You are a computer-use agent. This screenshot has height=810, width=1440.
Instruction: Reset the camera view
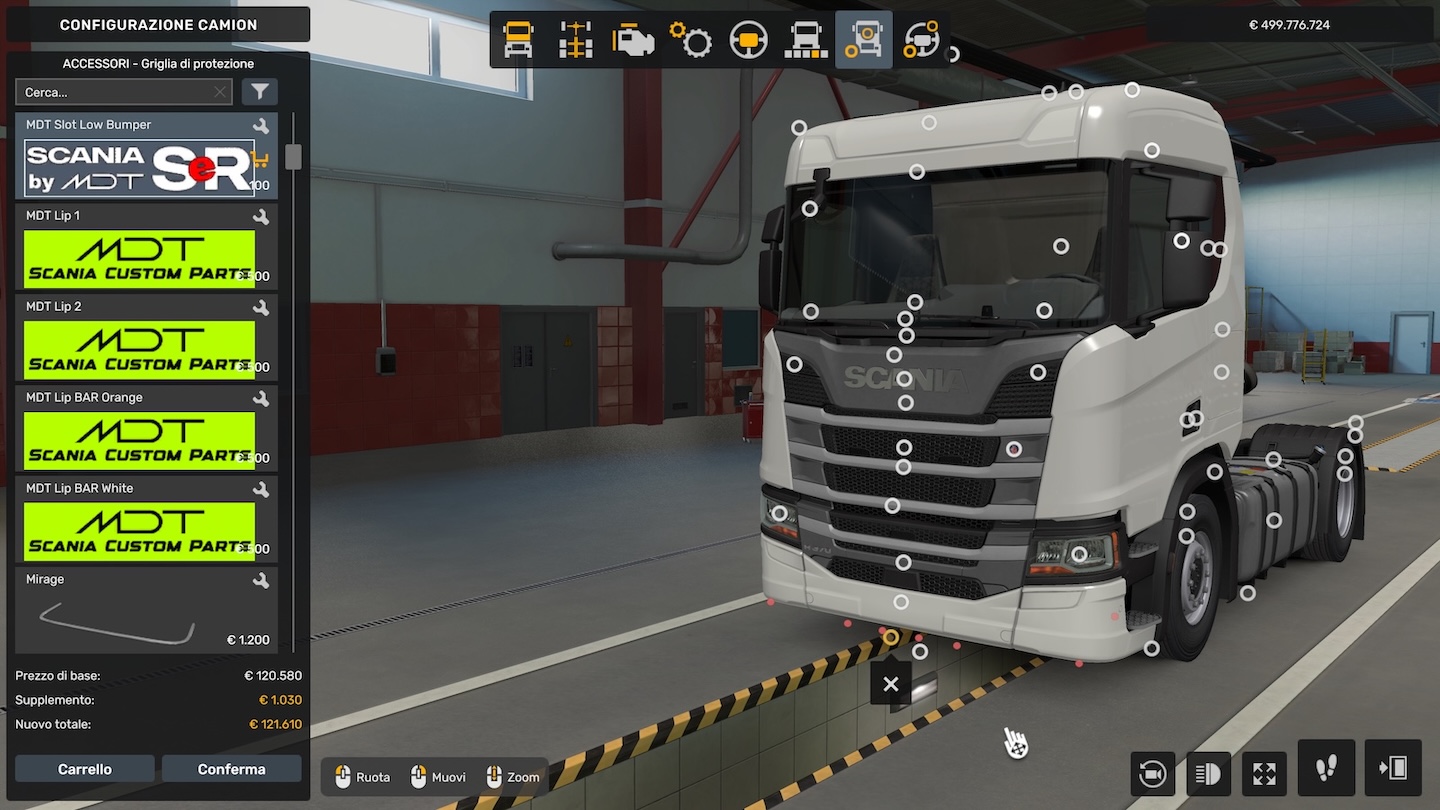[1152, 773]
